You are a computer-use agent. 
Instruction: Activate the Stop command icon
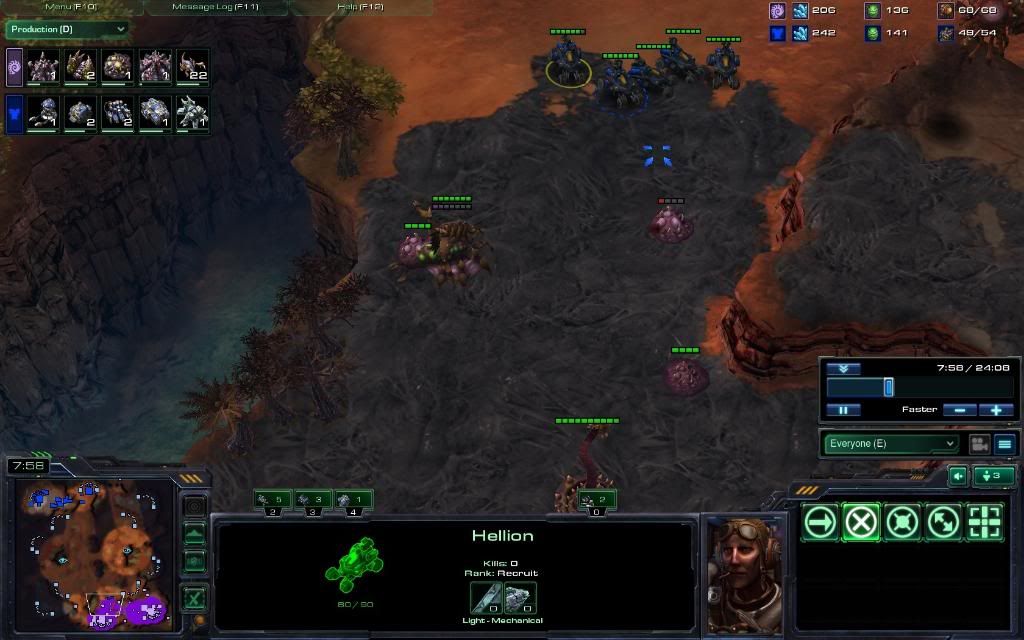tap(861, 522)
